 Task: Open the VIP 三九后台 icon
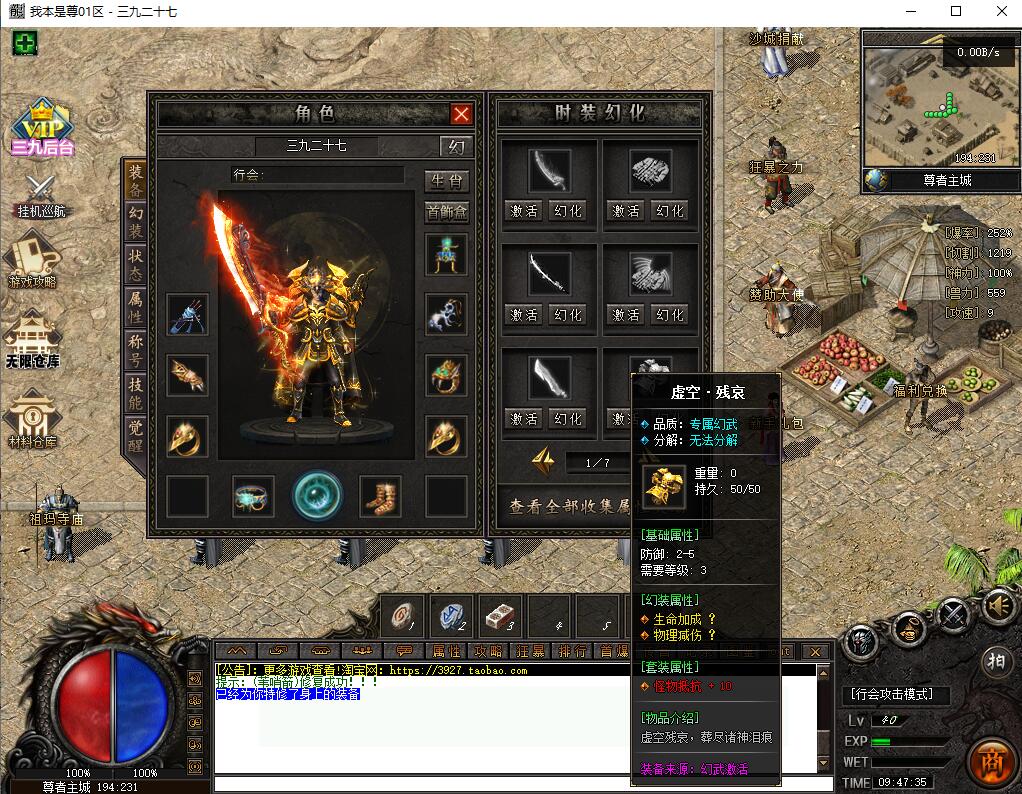pyautogui.click(x=42, y=128)
